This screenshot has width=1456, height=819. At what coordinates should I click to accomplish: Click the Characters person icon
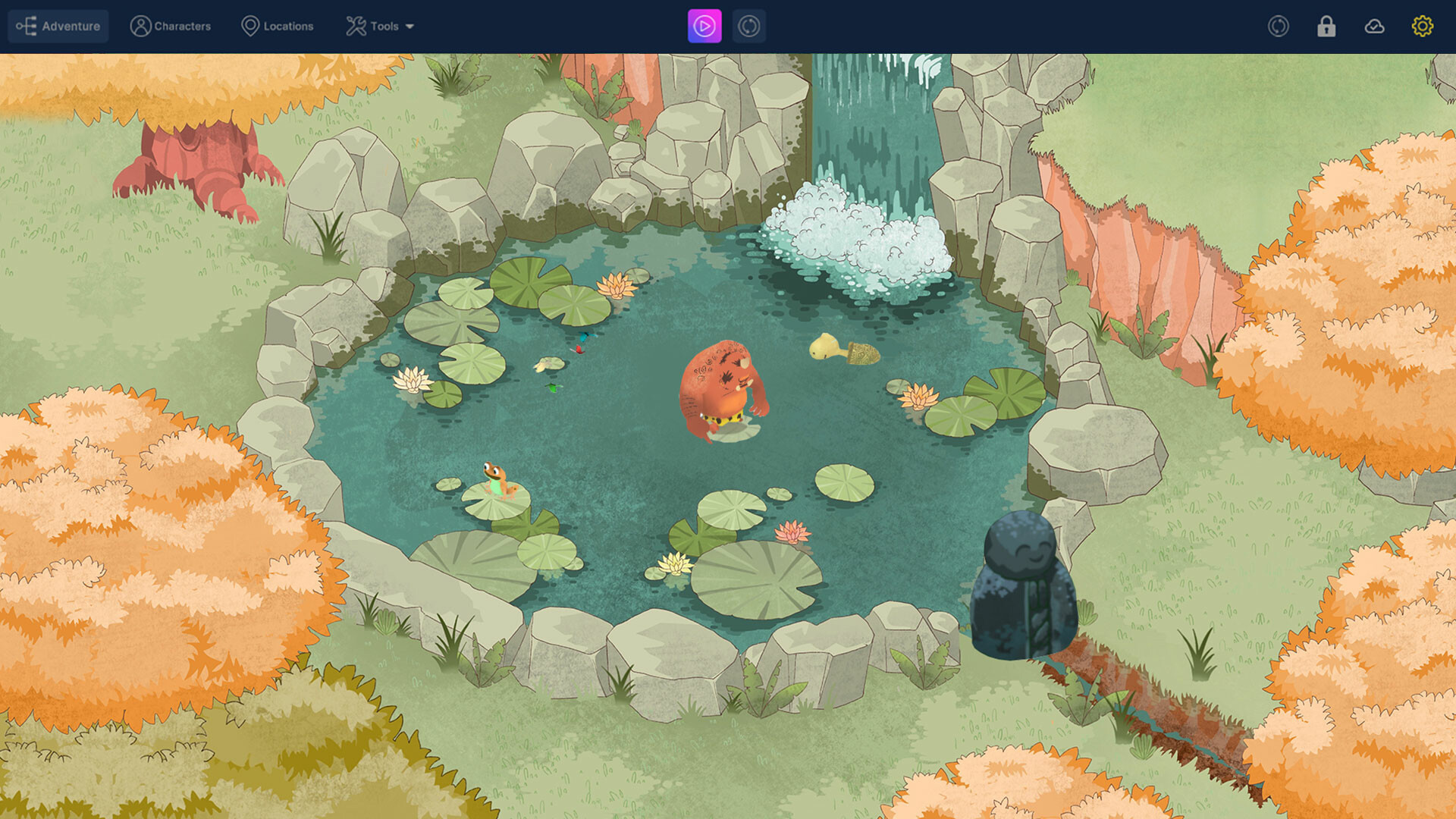coord(140,25)
